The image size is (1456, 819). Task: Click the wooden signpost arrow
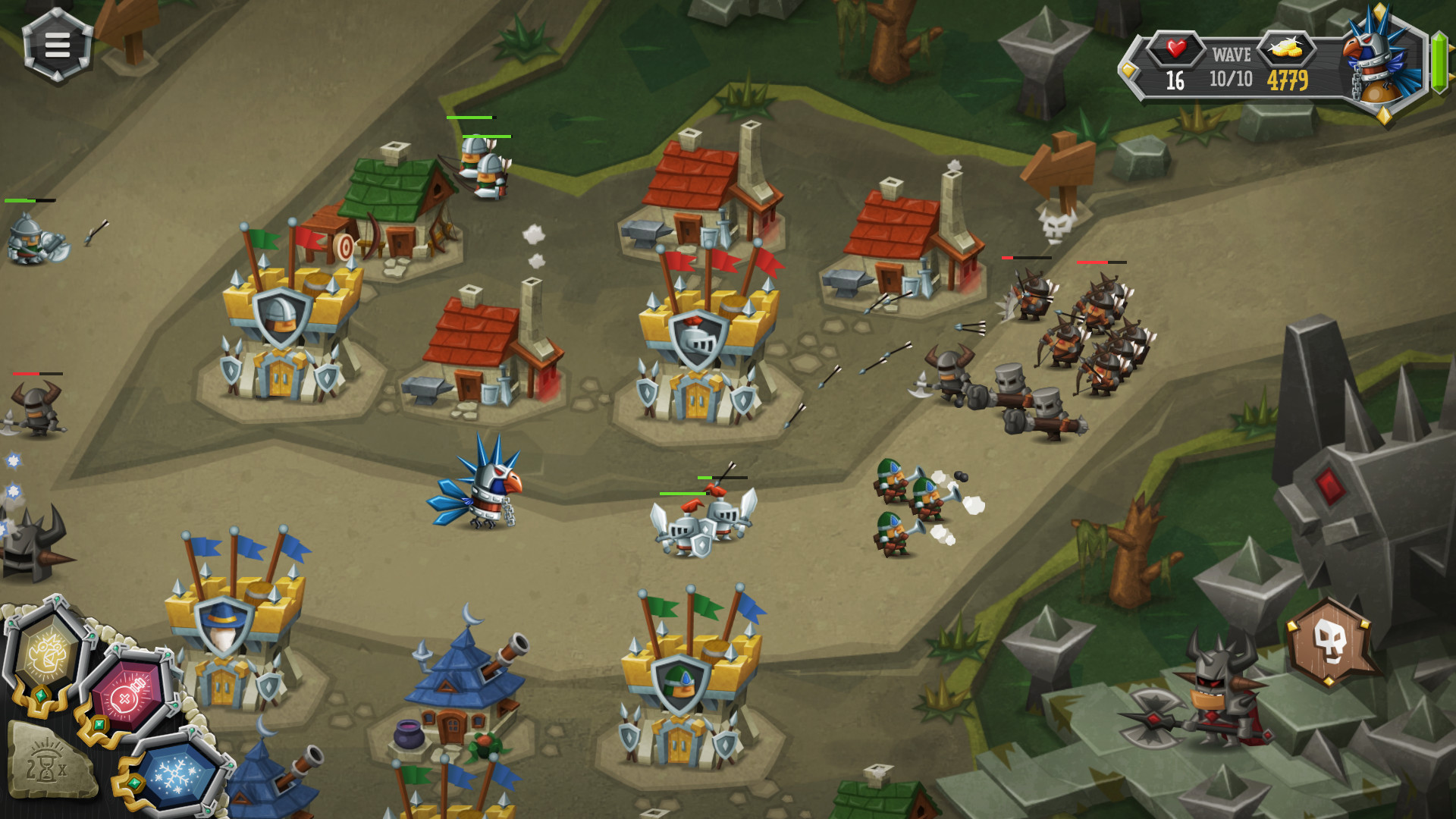[1056, 167]
